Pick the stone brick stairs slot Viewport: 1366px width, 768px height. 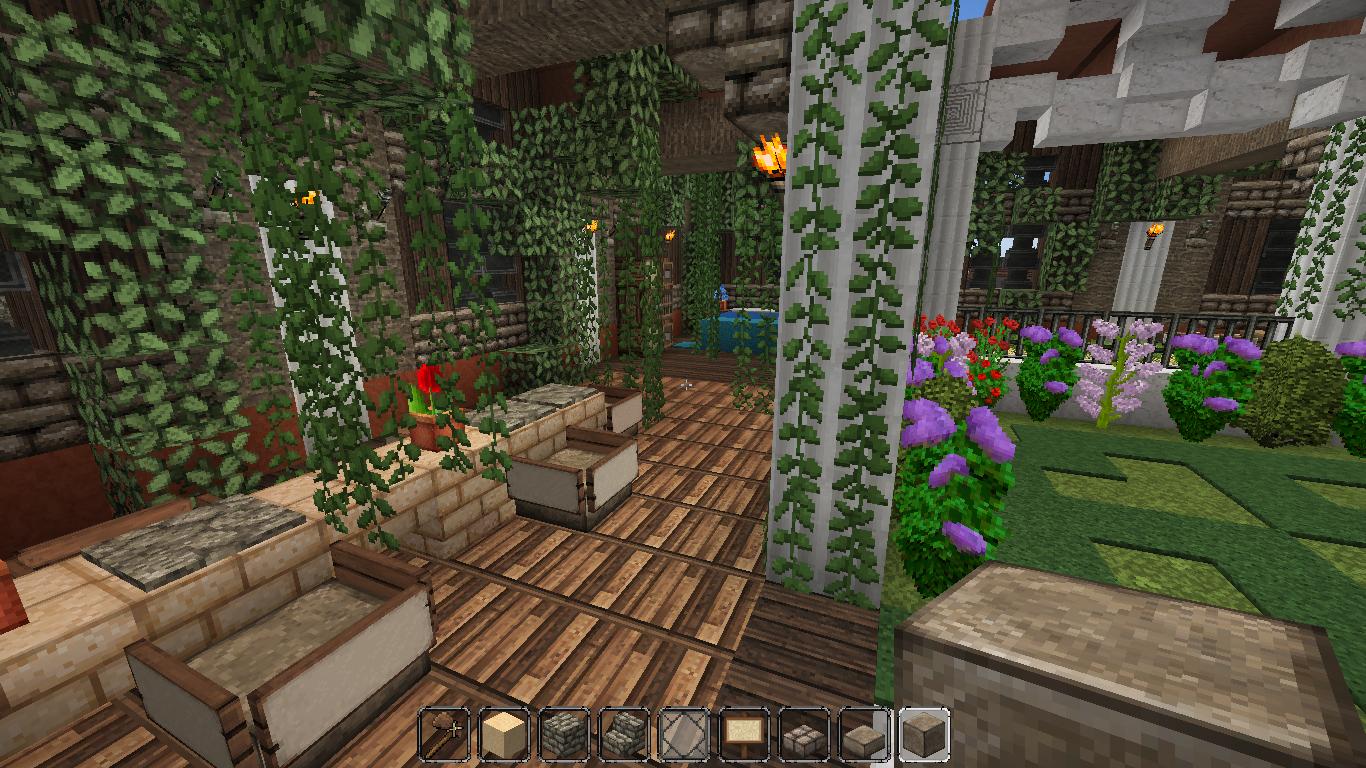[x=625, y=734]
